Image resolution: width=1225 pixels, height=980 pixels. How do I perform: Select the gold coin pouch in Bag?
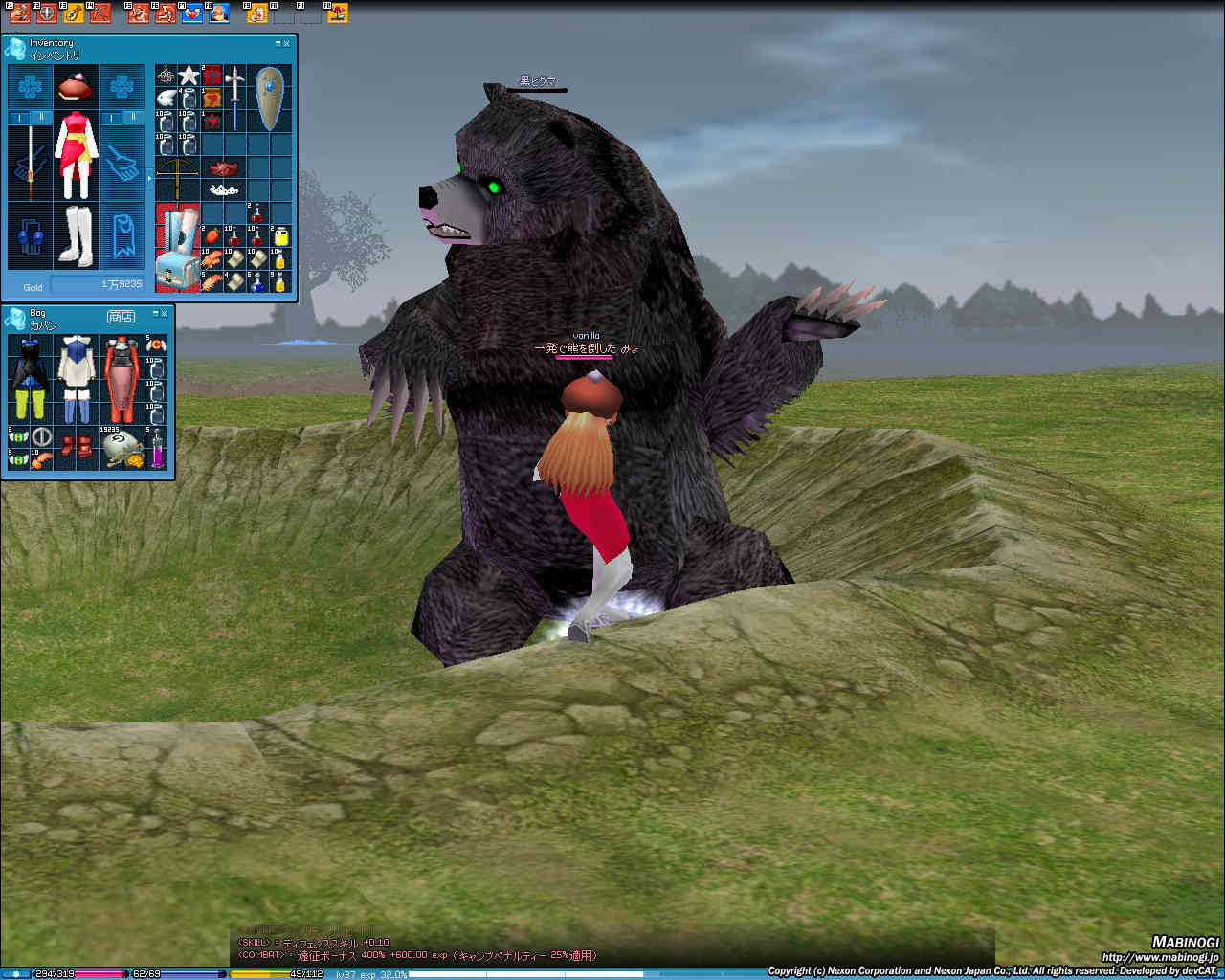(x=122, y=450)
